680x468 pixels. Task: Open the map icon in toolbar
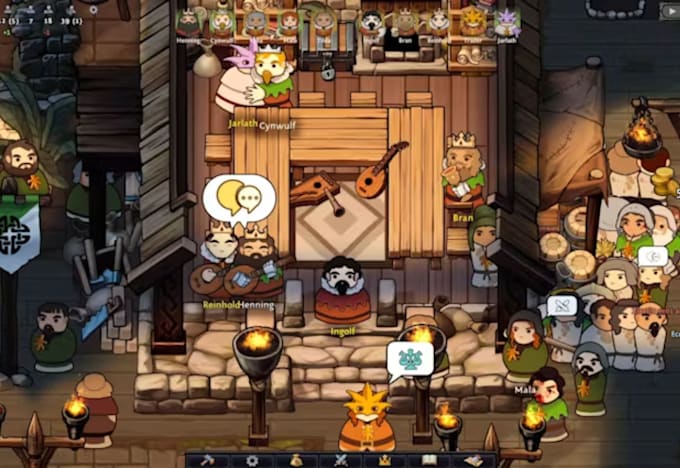coord(471,460)
